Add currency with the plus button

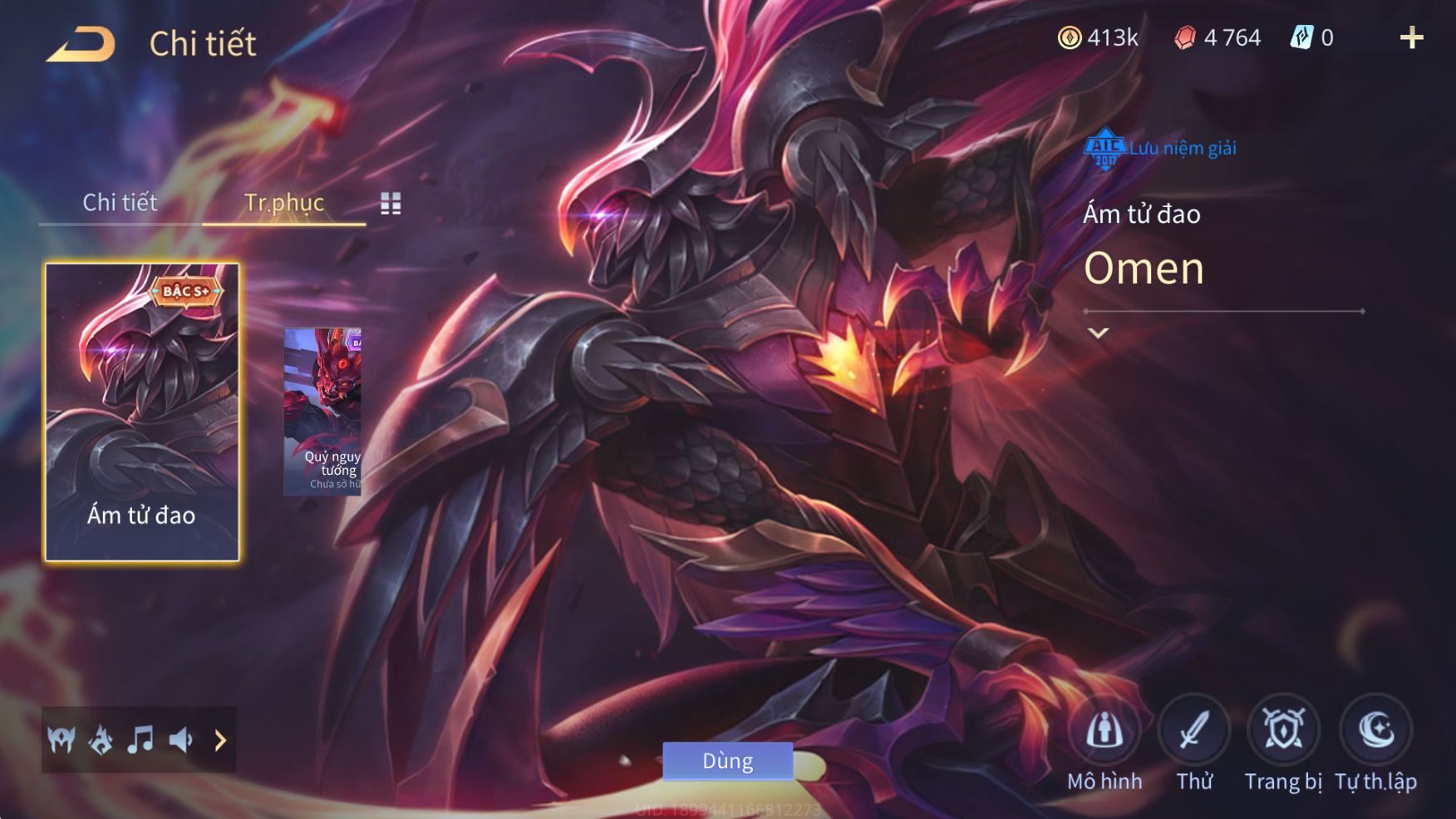coord(1411,37)
